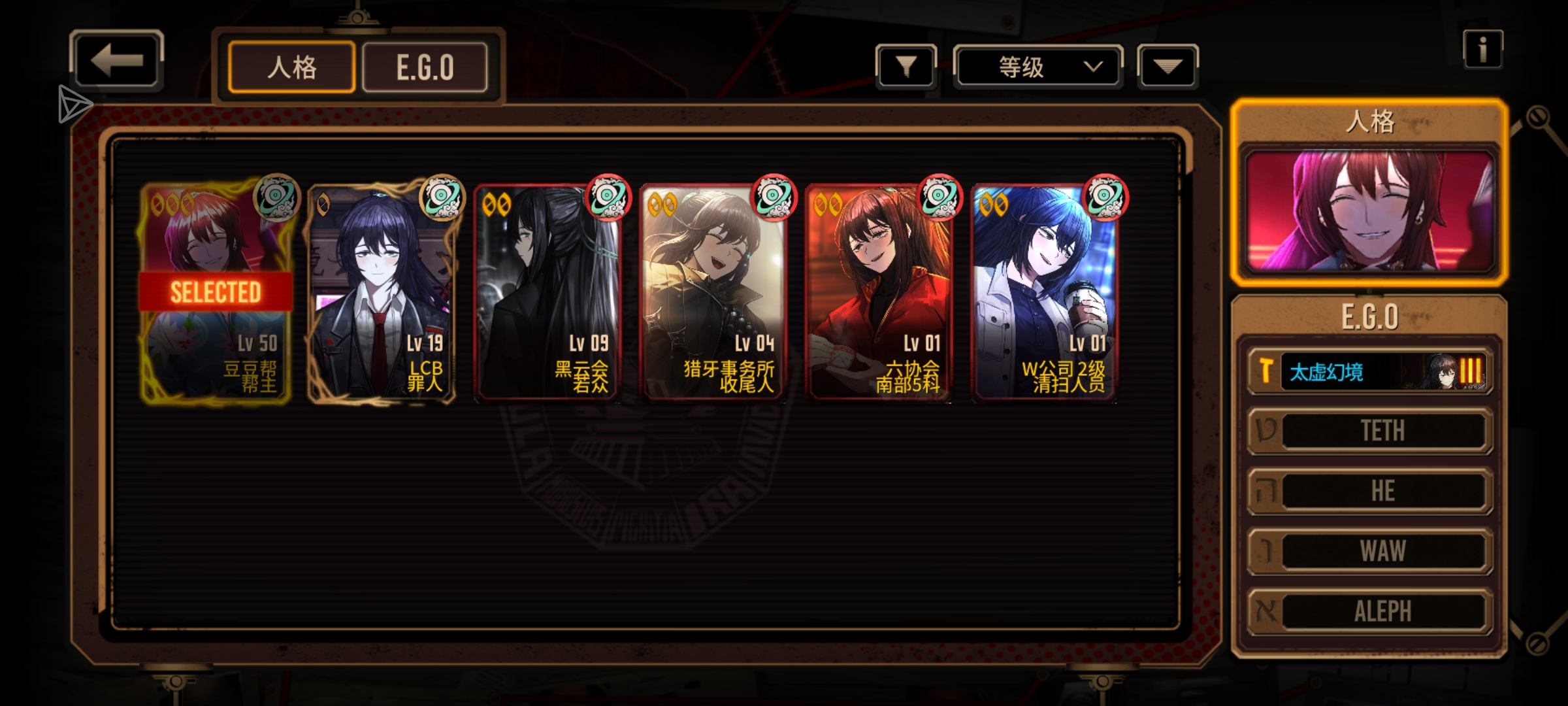Open the funnel filter options
The image size is (1568, 706).
tap(906, 67)
